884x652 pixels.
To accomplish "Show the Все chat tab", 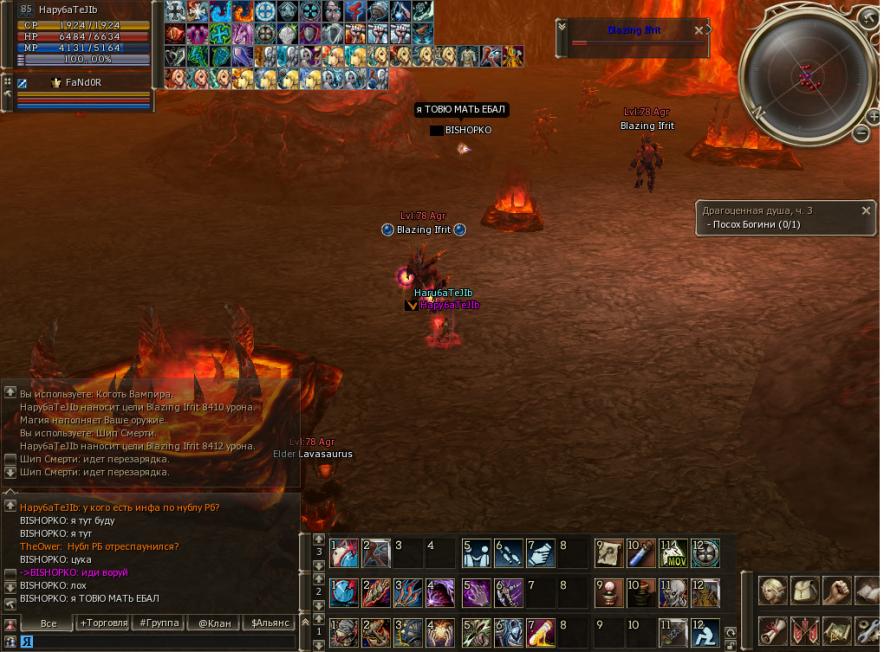I will click(x=46, y=623).
